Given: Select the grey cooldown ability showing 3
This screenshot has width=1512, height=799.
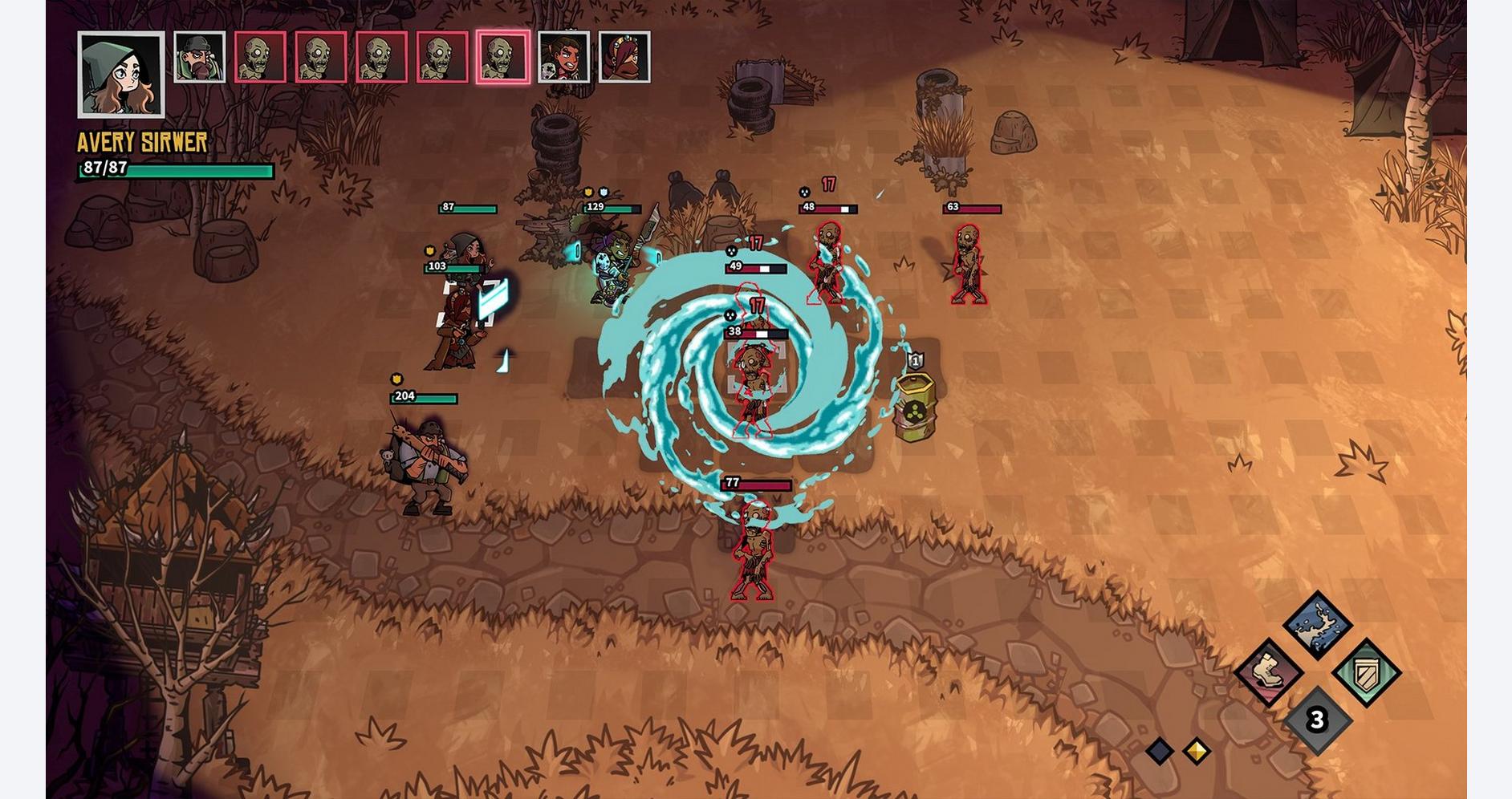Looking at the screenshot, I should (1316, 720).
